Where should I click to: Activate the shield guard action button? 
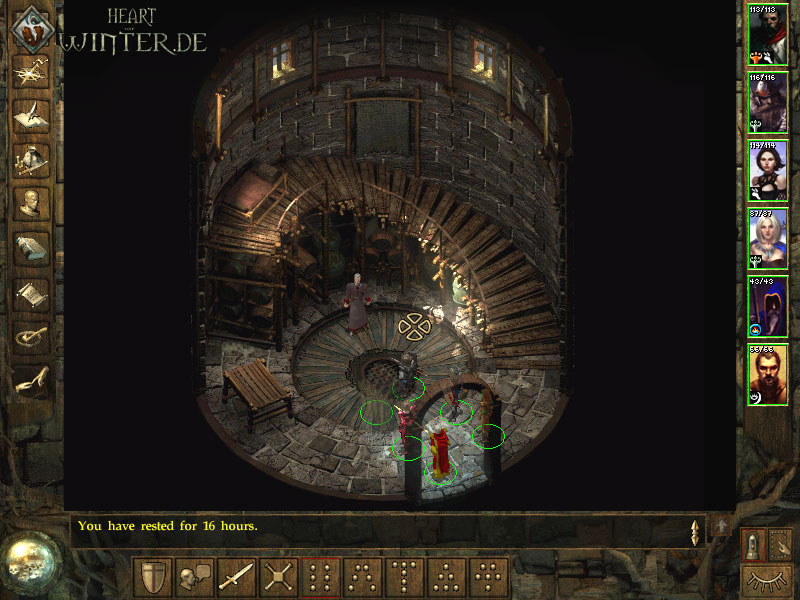[153, 577]
